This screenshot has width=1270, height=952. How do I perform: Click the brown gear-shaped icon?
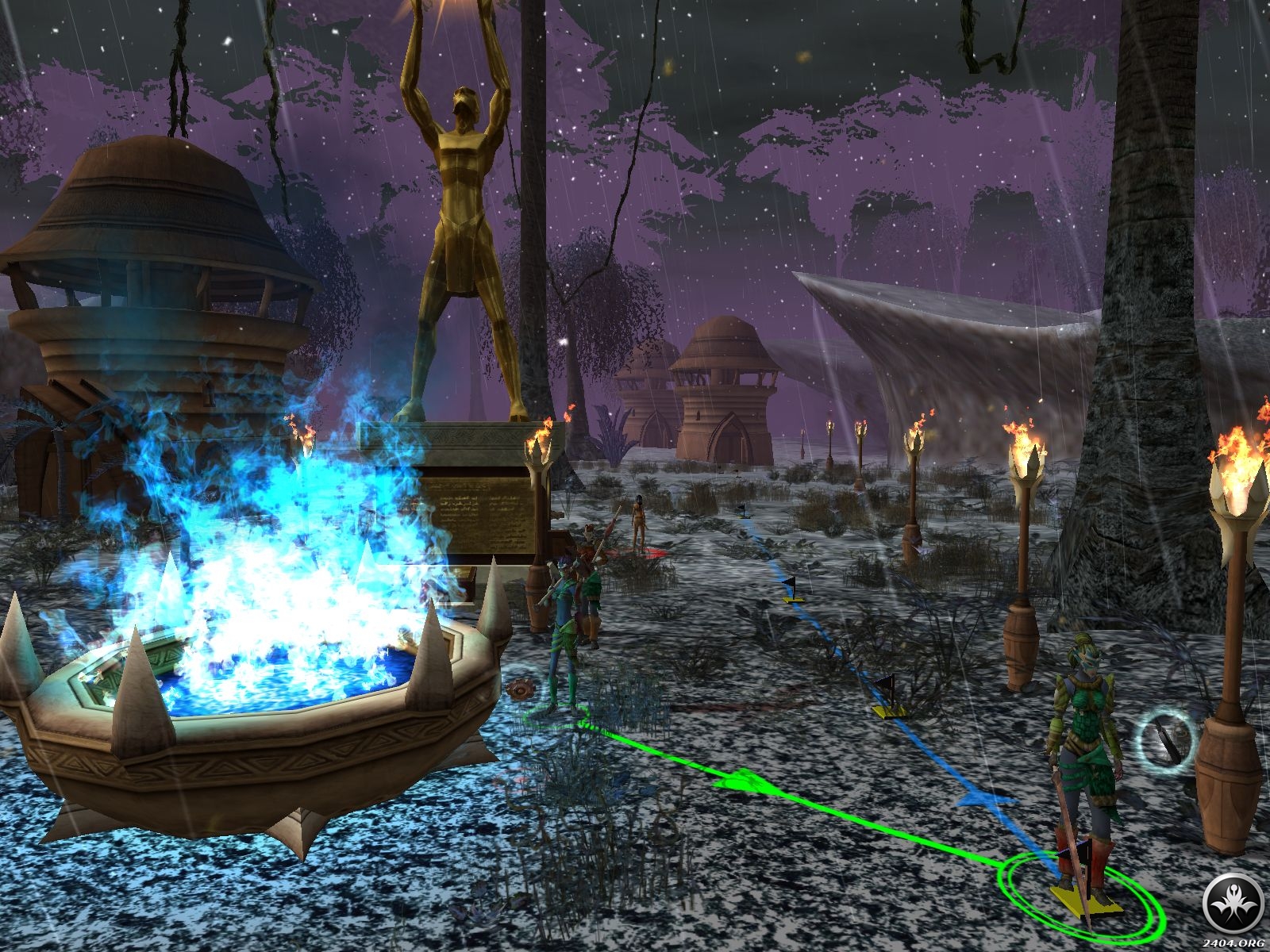521,689
